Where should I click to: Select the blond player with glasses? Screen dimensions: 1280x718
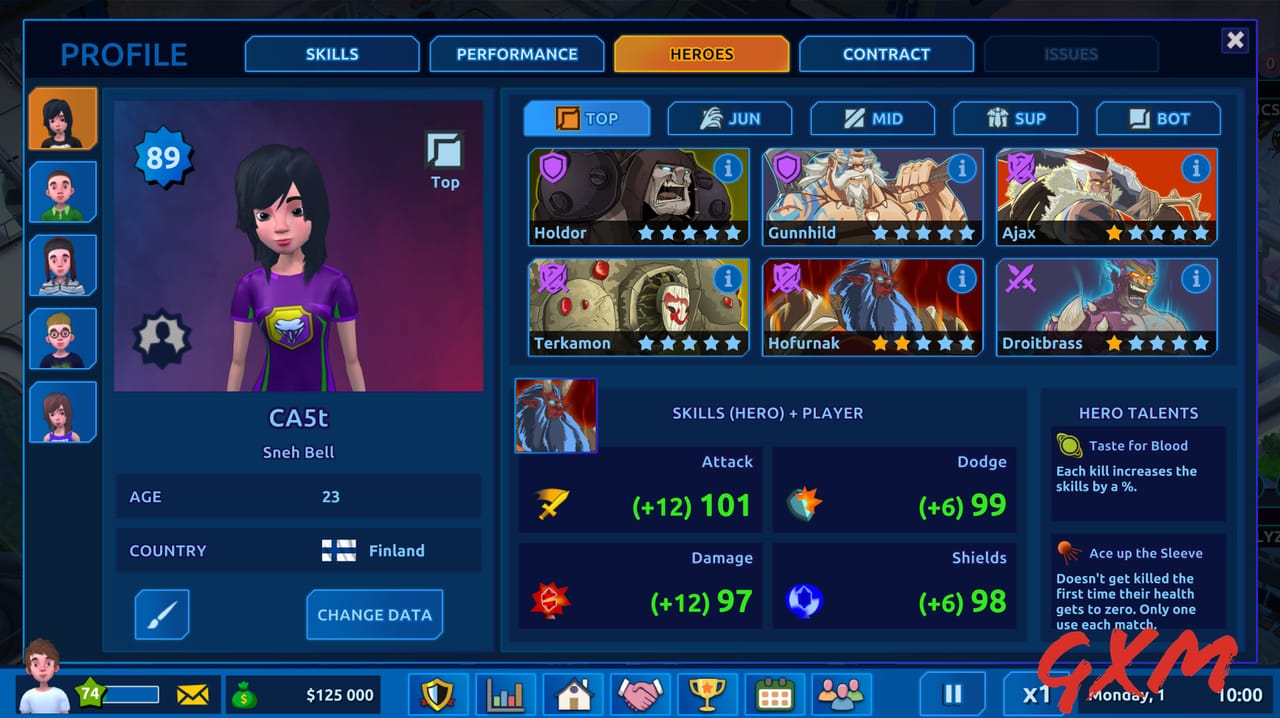tap(63, 339)
